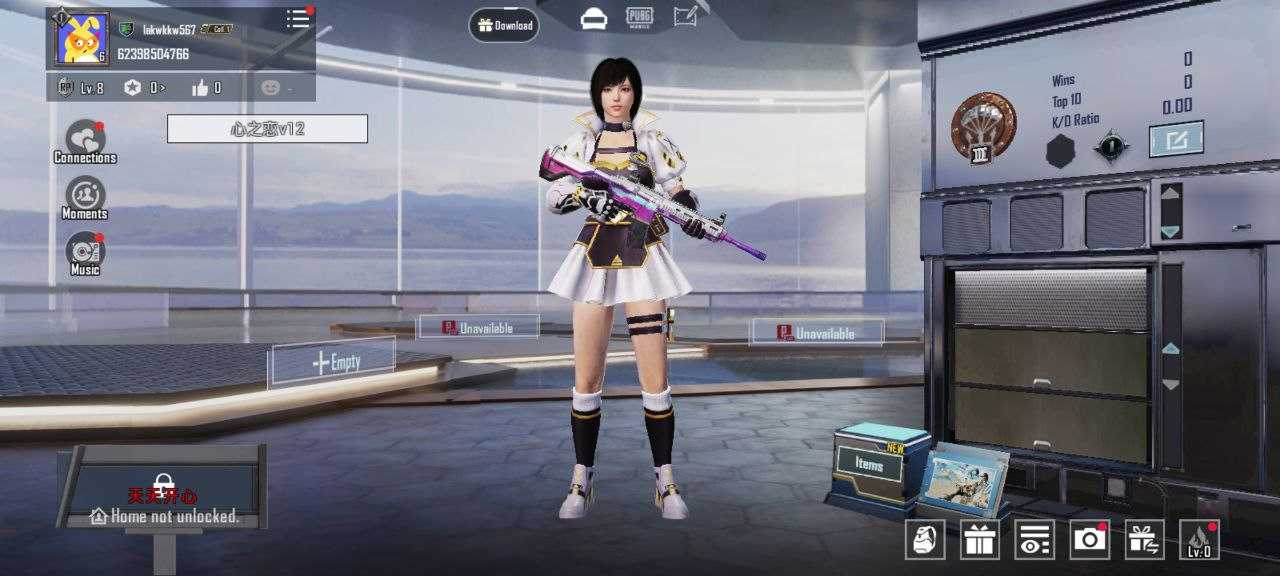This screenshot has width=1280, height=576.
Task: Open the plain gift box icon
Action: click(980, 540)
